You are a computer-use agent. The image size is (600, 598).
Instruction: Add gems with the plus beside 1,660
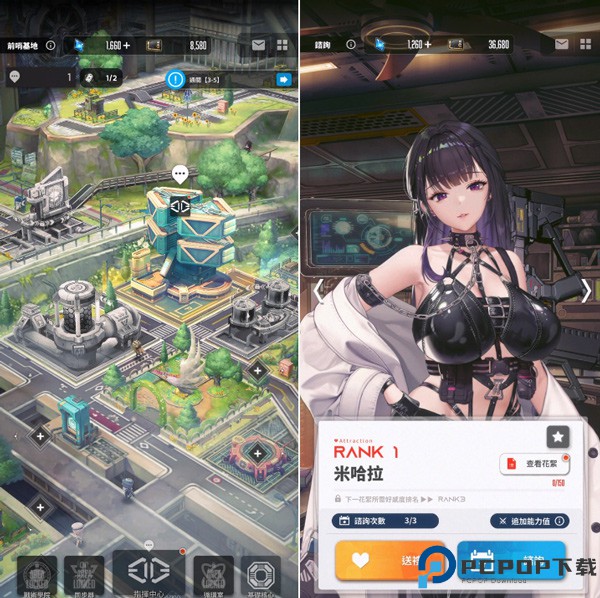(x=127, y=45)
